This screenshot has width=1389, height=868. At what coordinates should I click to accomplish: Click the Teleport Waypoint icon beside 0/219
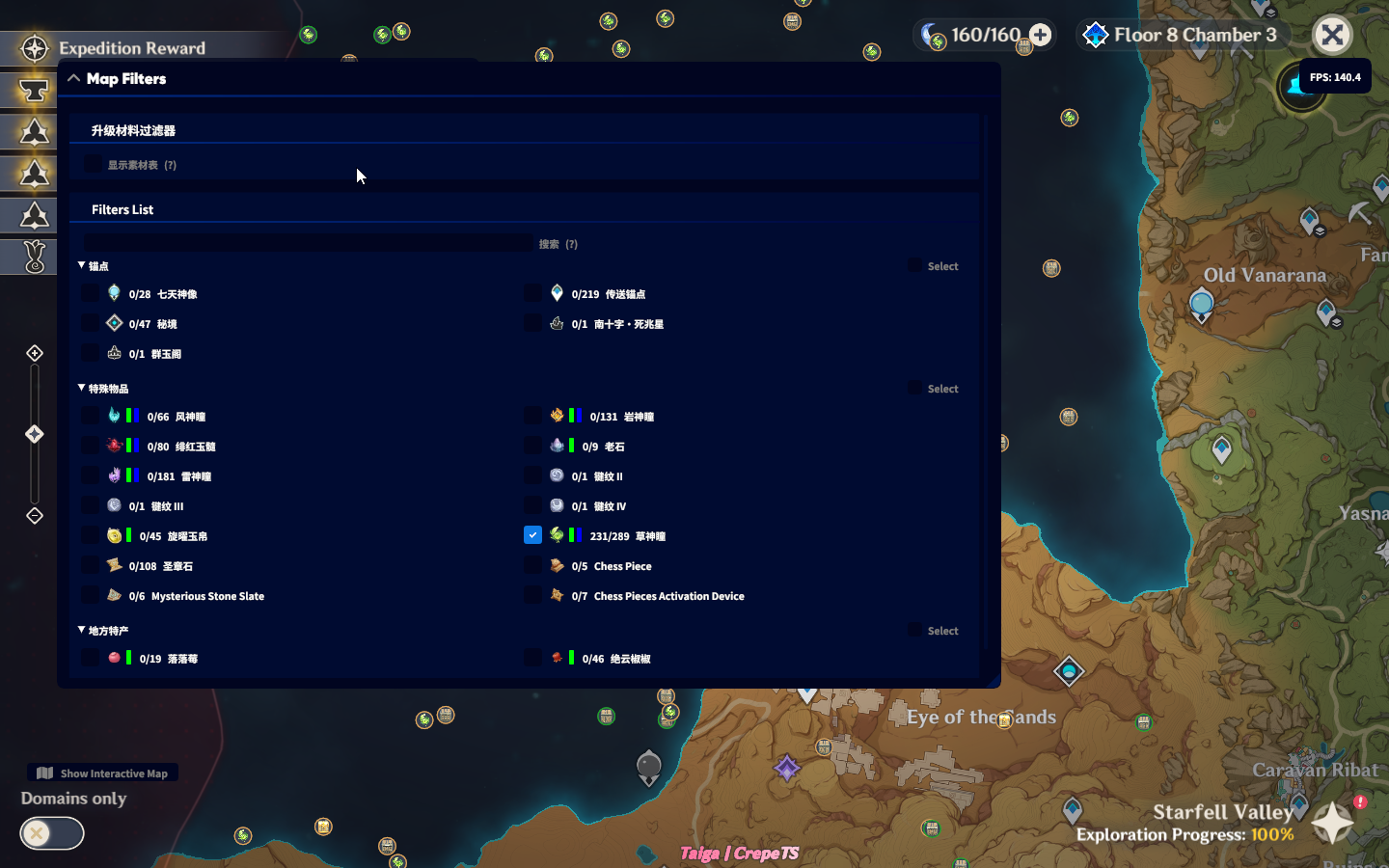557,293
